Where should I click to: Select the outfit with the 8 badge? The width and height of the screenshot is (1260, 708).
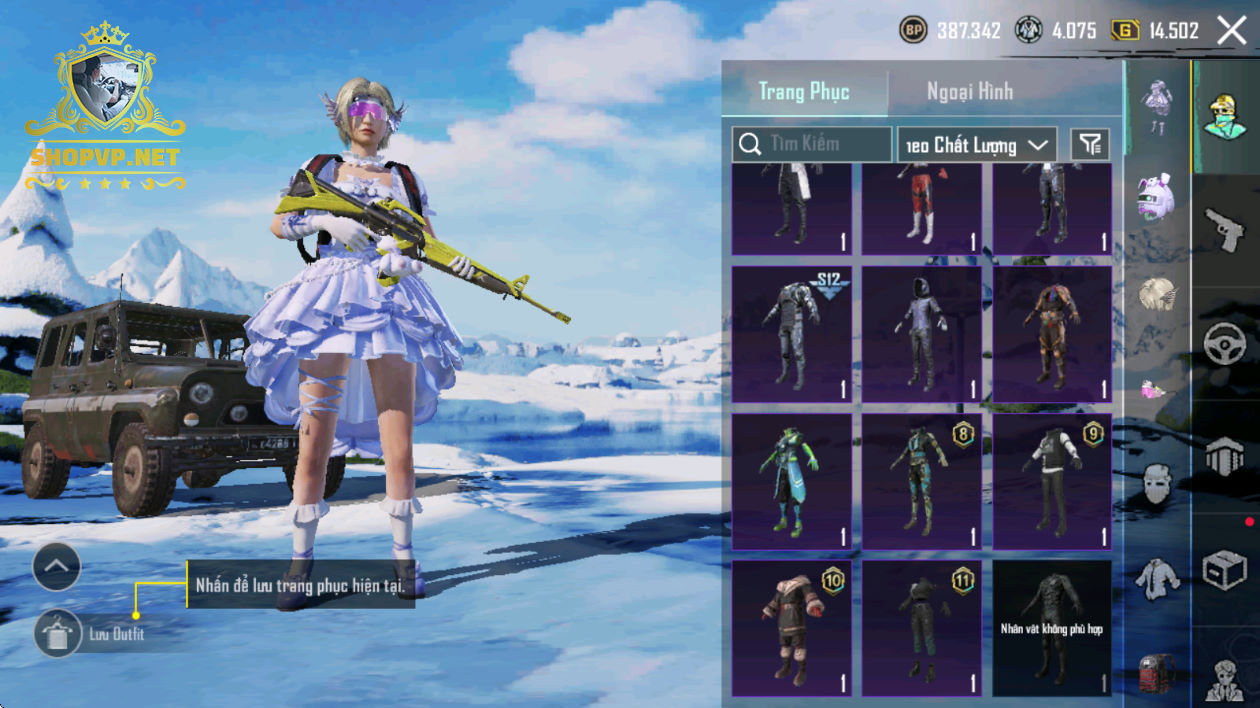pyautogui.click(x=922, y=481)
